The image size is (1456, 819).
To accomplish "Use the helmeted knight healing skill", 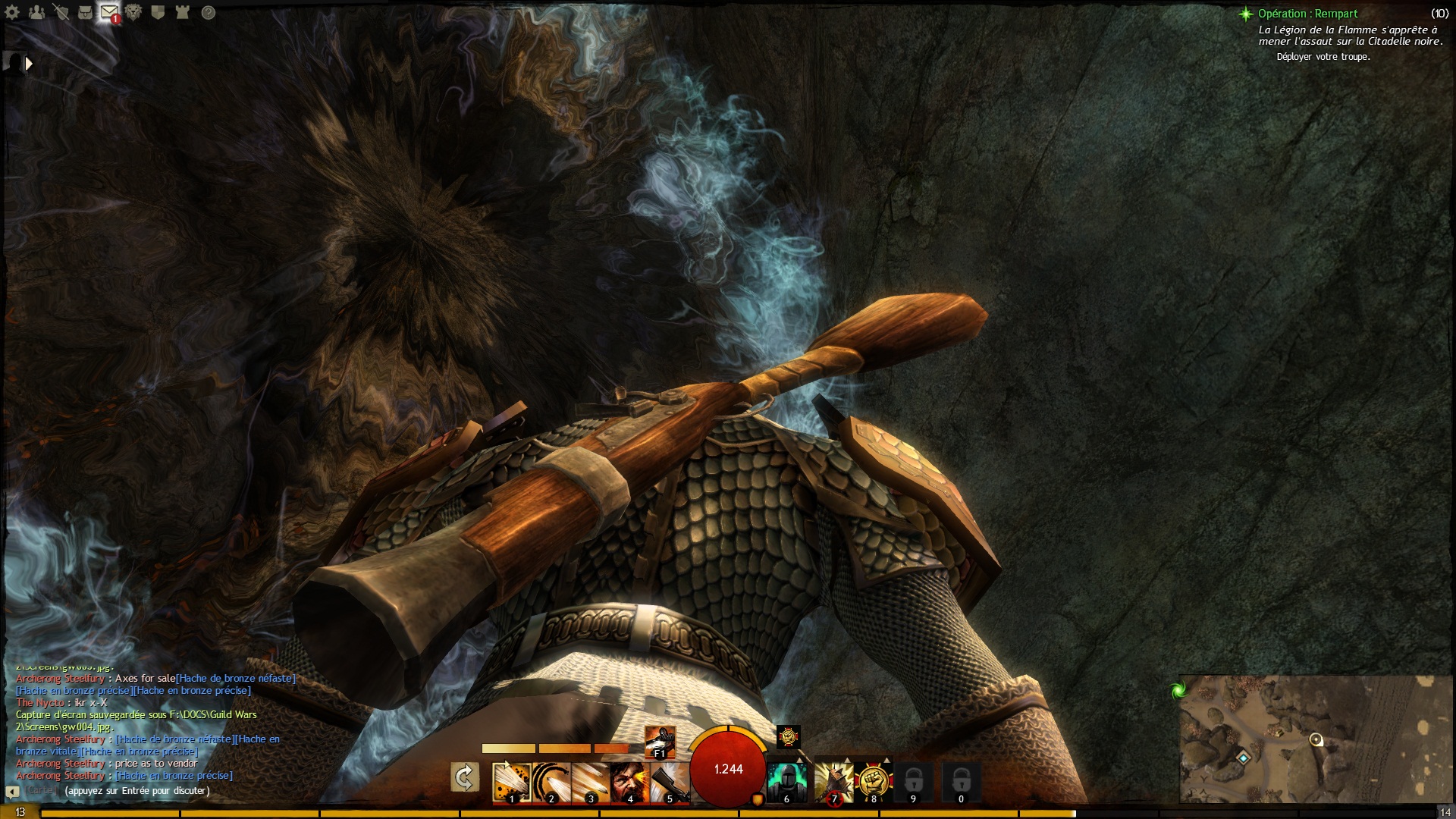I will [786, 781].
